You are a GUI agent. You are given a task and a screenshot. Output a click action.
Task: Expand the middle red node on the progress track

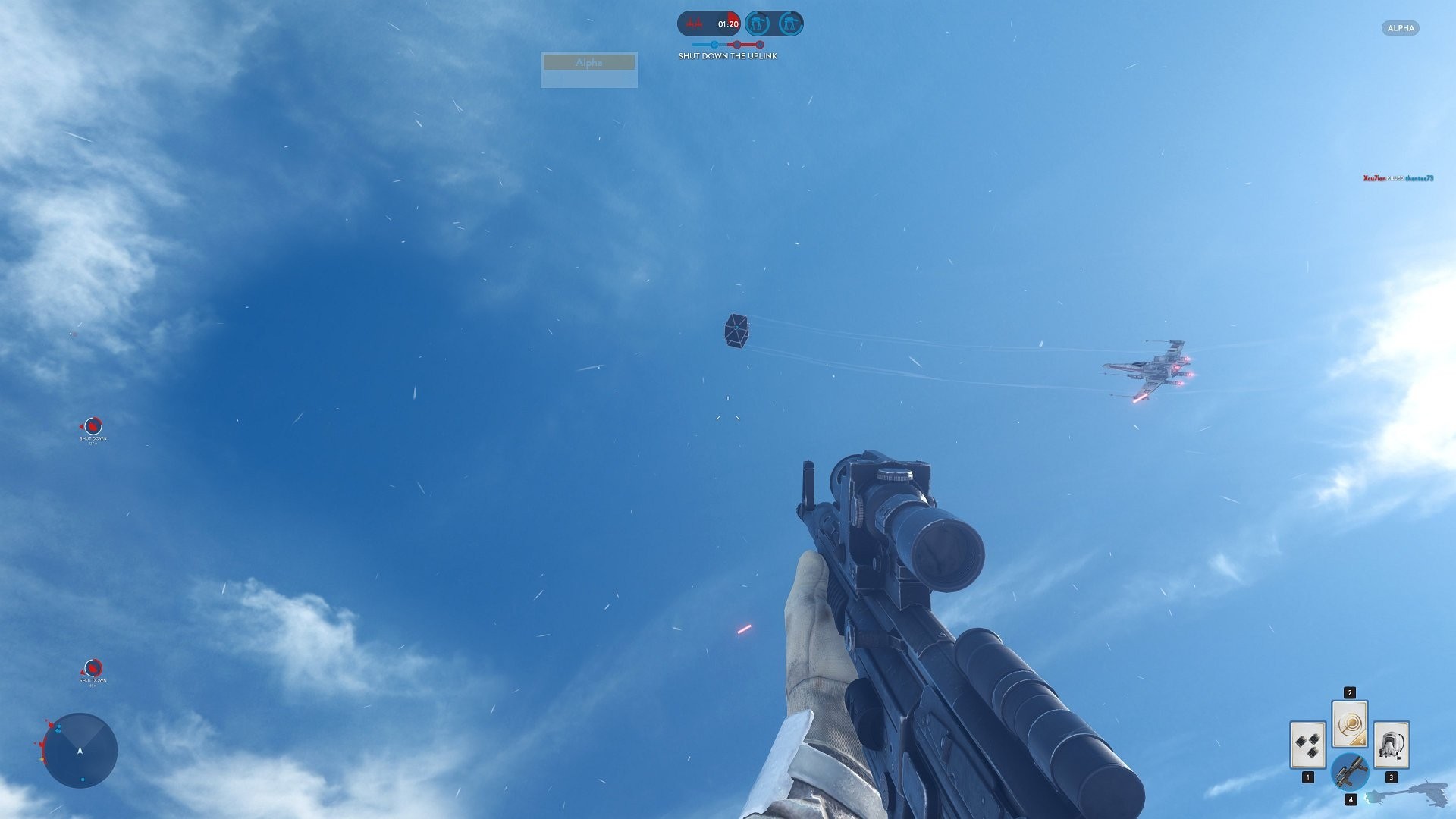[736, 44]
